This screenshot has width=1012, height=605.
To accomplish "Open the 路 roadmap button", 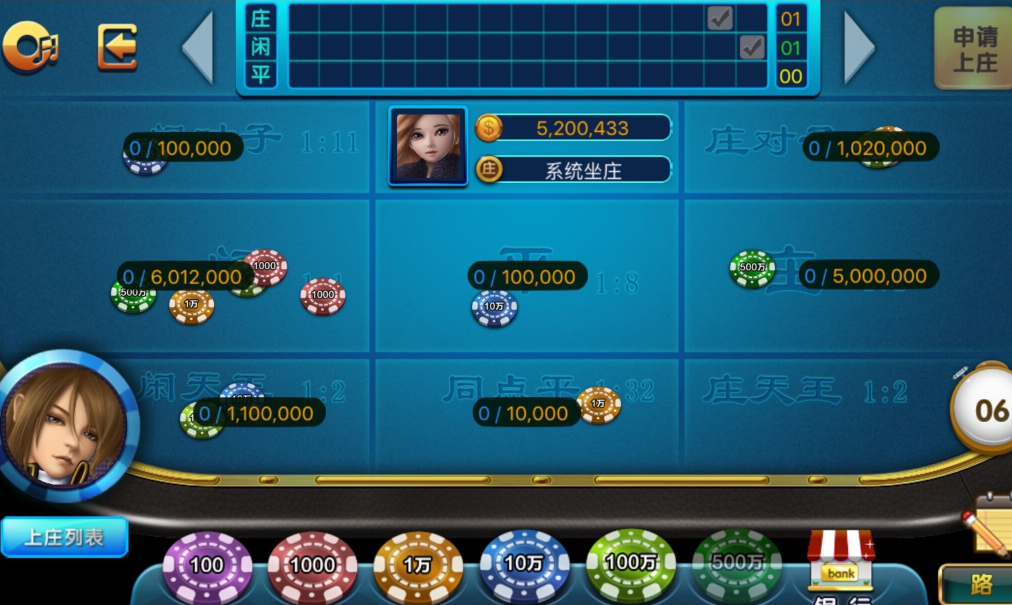I will point(976,585).
